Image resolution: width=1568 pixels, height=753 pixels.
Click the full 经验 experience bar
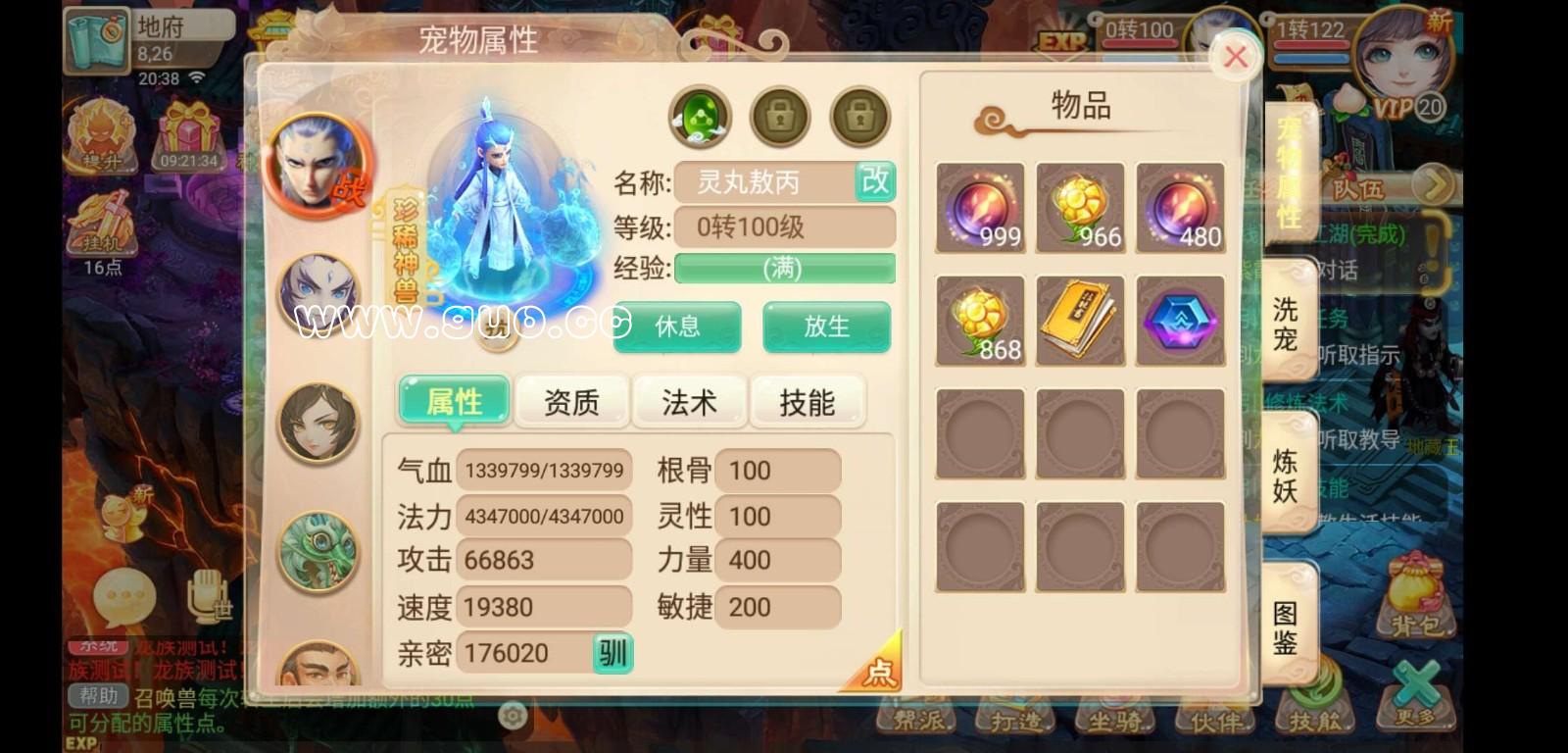pyautogui.click(x=783, y=267)
